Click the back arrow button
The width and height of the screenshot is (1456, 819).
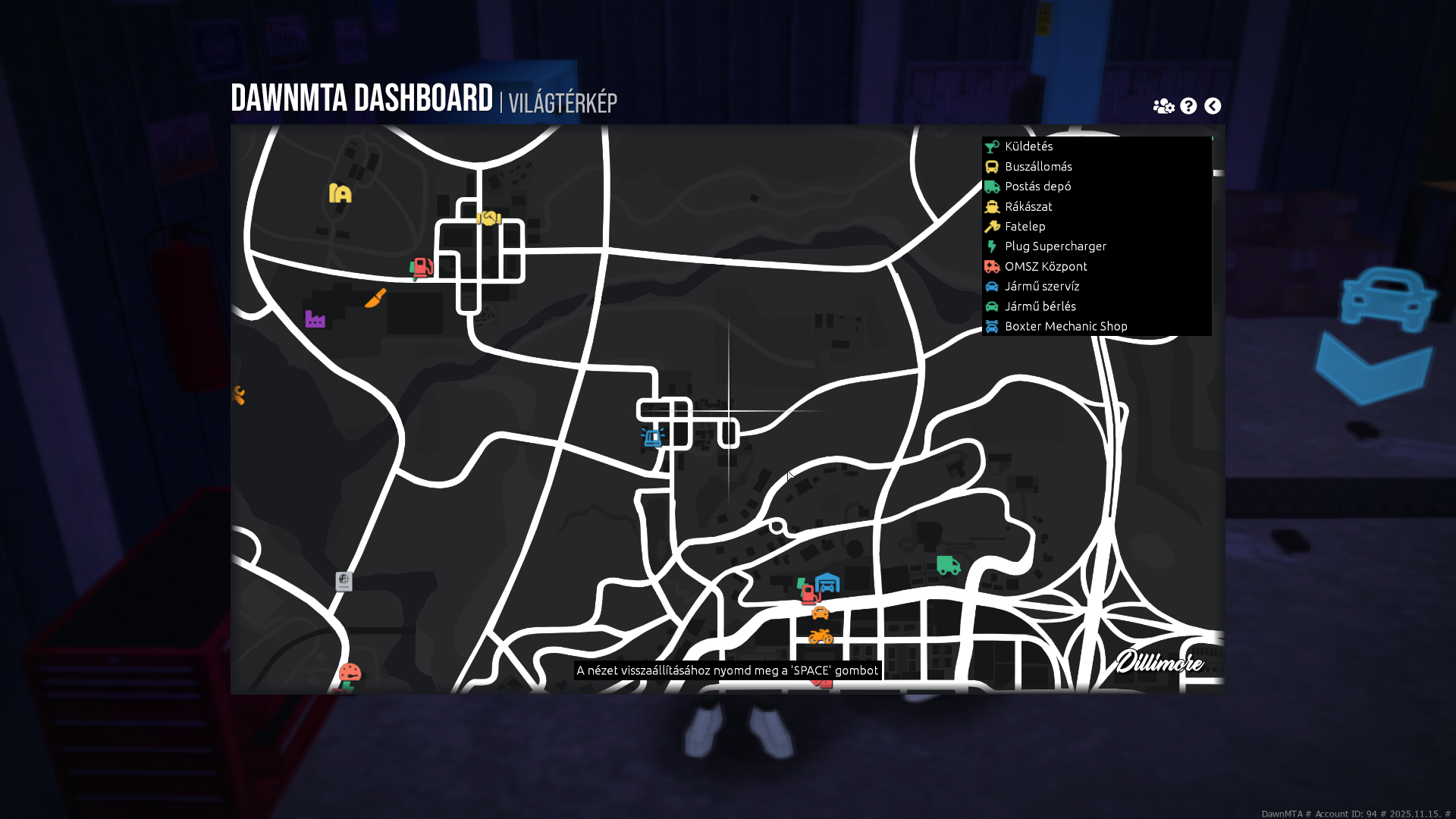coord(1213,106)
